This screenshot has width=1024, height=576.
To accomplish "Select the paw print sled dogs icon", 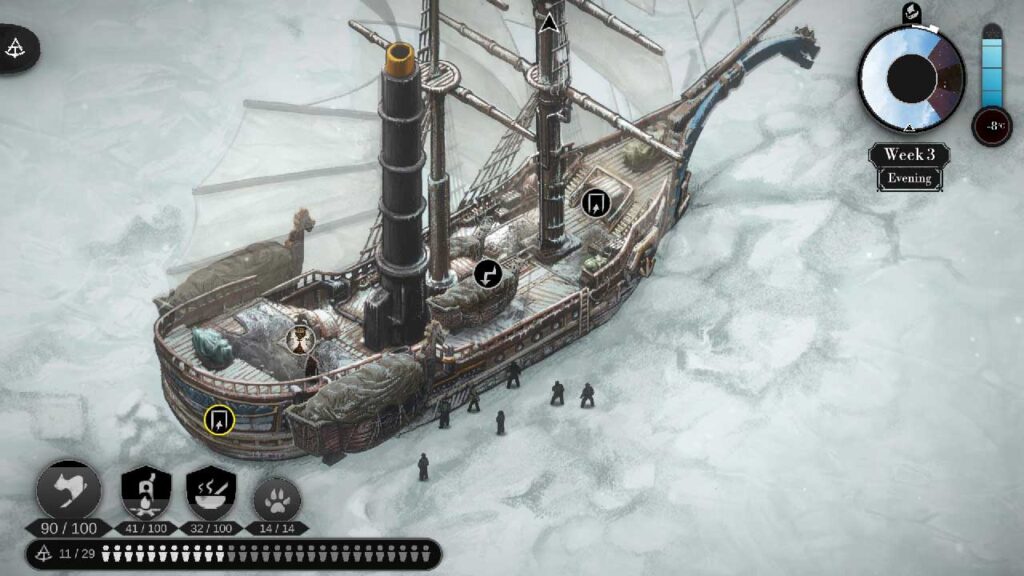I will click(x=277, y=497).
